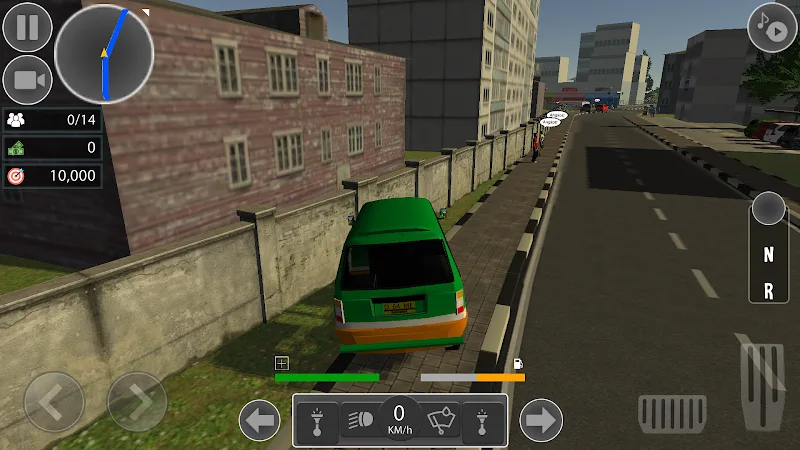Pause the game
This screenshot has height=450, width=800.
point(27,27)
